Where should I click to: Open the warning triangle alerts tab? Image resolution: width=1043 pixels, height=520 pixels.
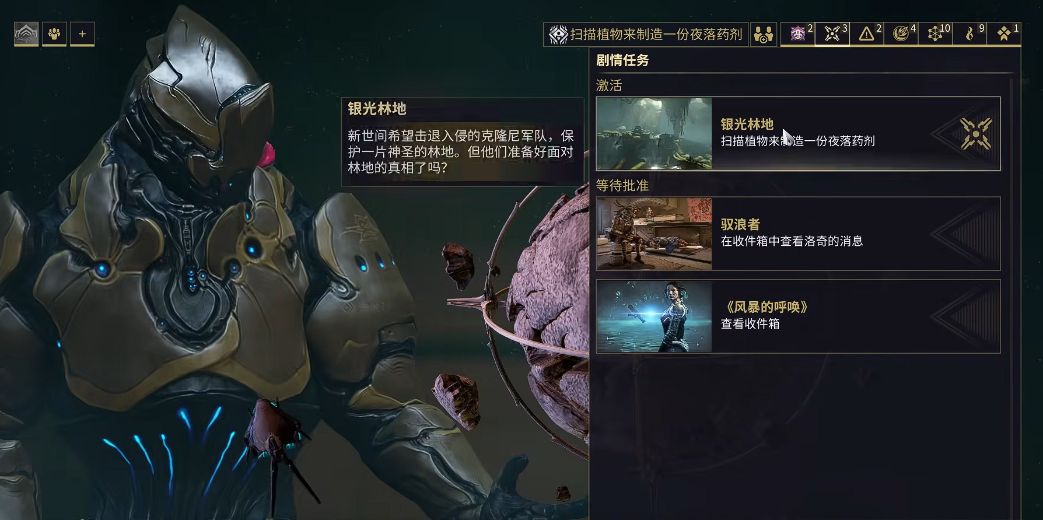868,34
